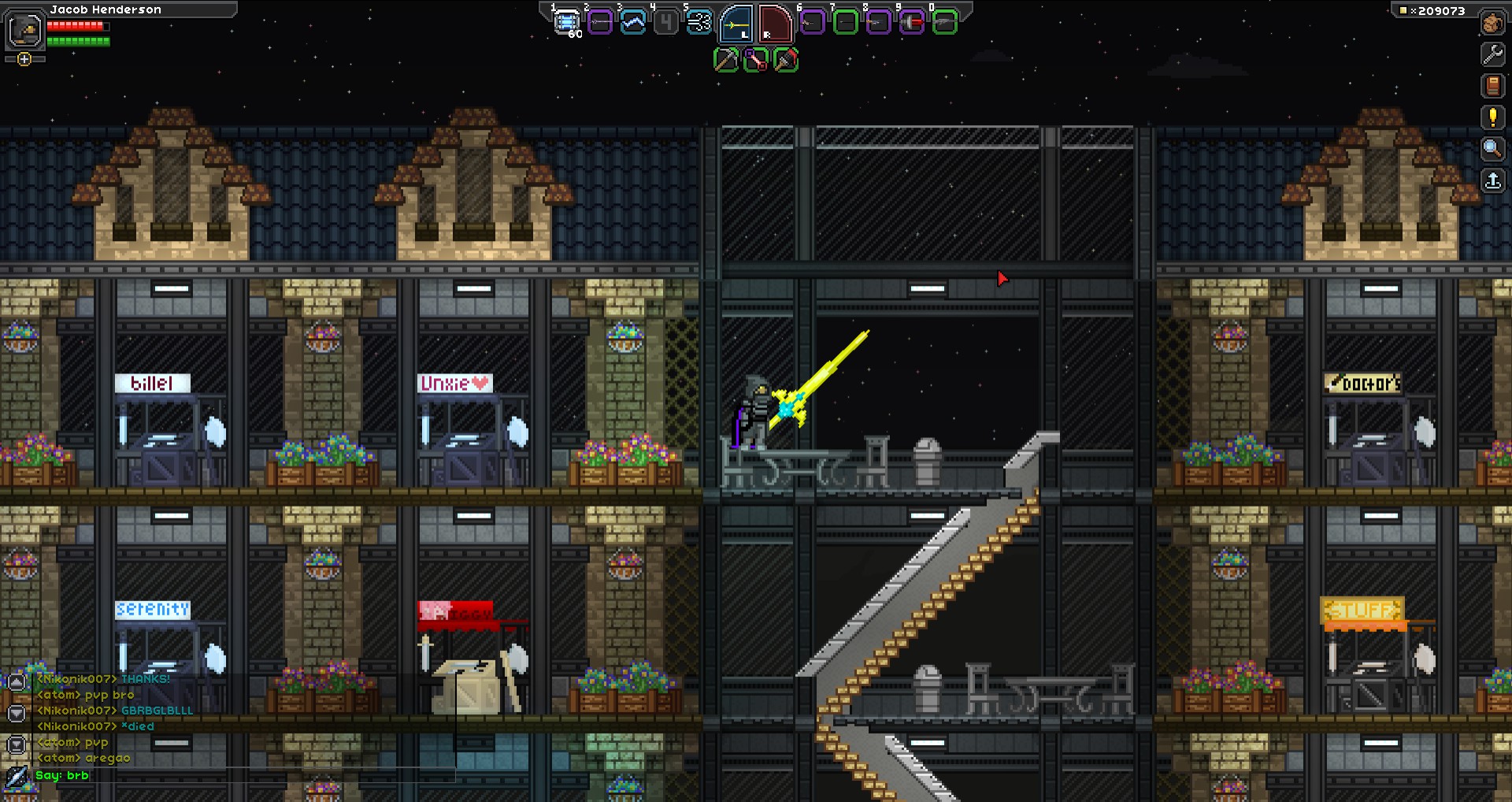Screen dimensions: 1512x802
Task: Select the empty red right hand slot
Action: (775, 24)
